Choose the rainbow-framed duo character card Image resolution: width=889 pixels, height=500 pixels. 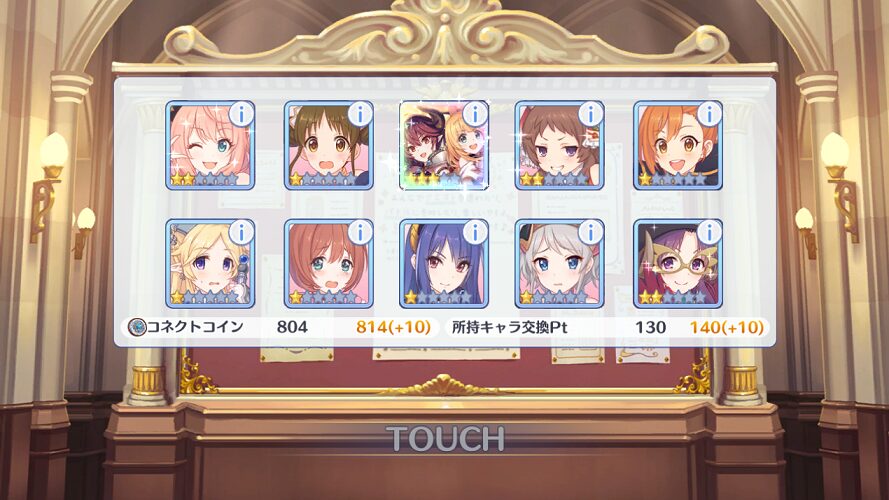click(440, 148)
